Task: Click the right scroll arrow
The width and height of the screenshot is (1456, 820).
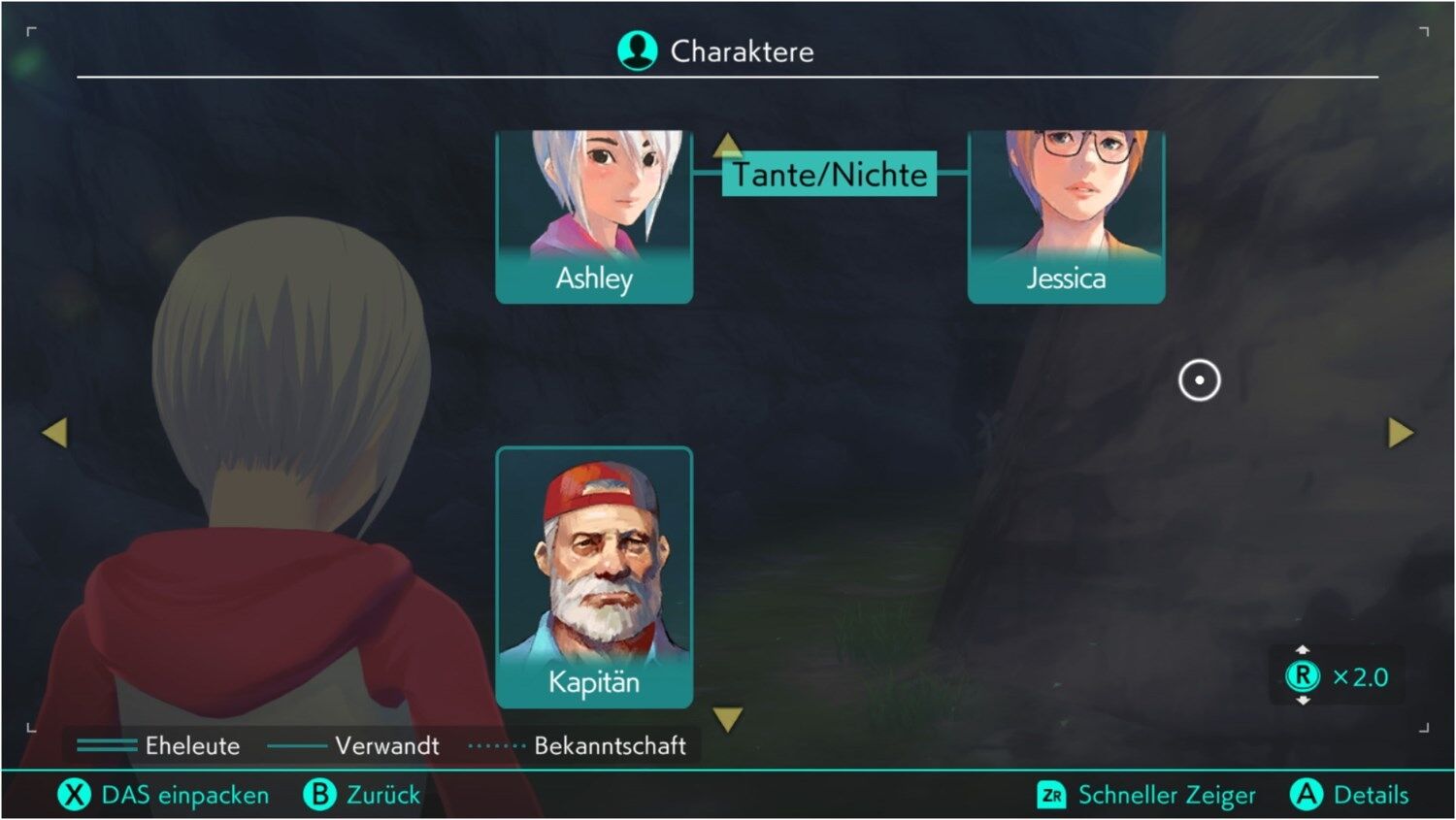Action: pyautogui.click(x=1400, y=433)
